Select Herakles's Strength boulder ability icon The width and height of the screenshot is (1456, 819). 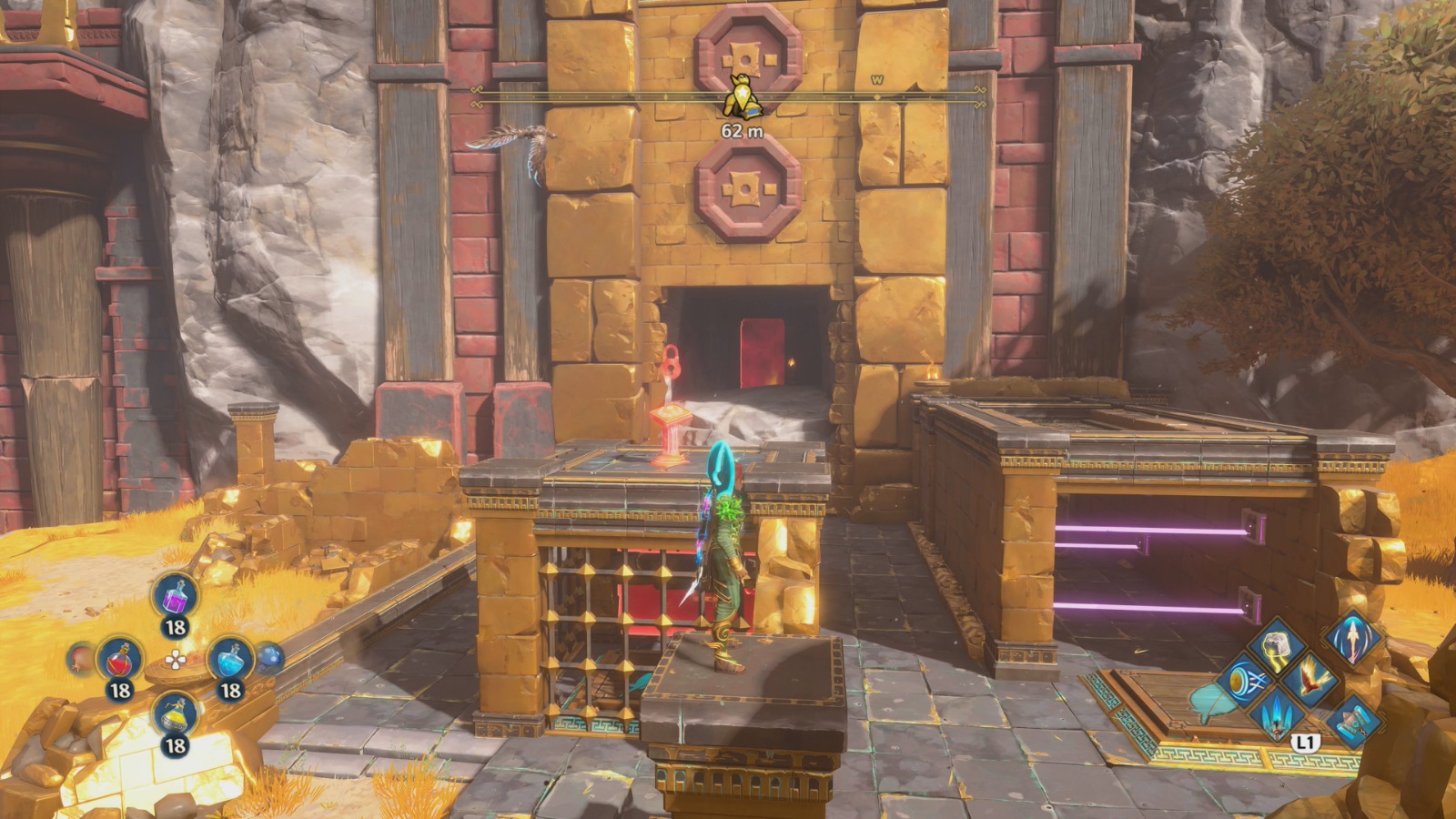pos(1276,646)
